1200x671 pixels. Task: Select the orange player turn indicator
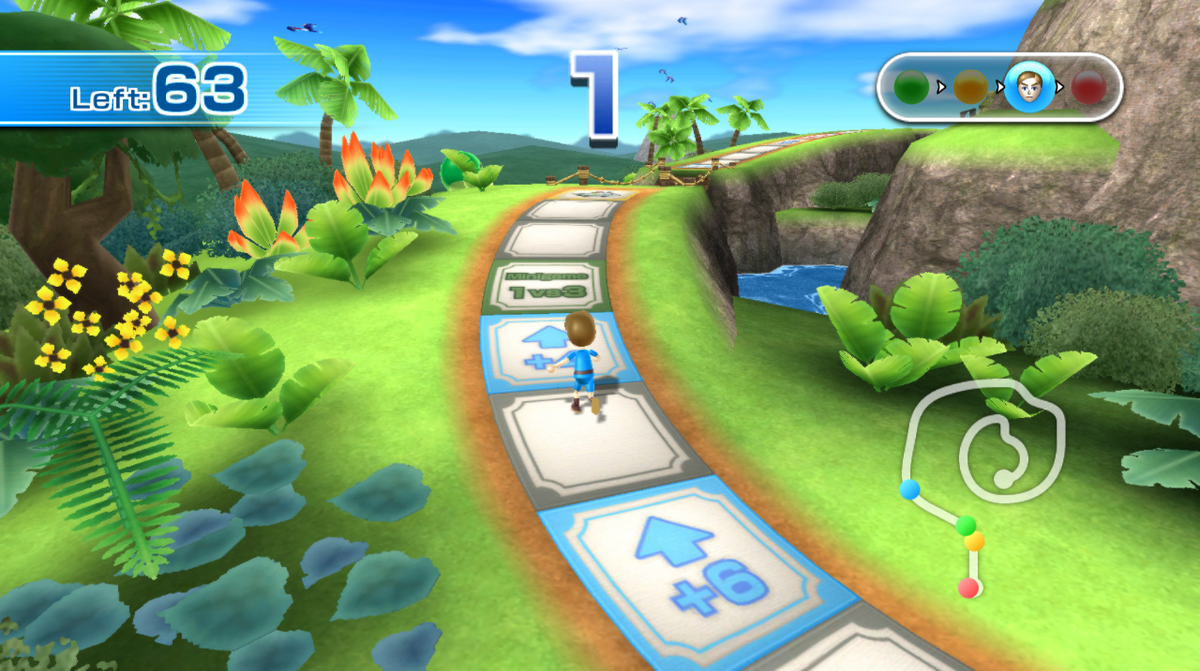pyautogui.click(x=969, y=88)
